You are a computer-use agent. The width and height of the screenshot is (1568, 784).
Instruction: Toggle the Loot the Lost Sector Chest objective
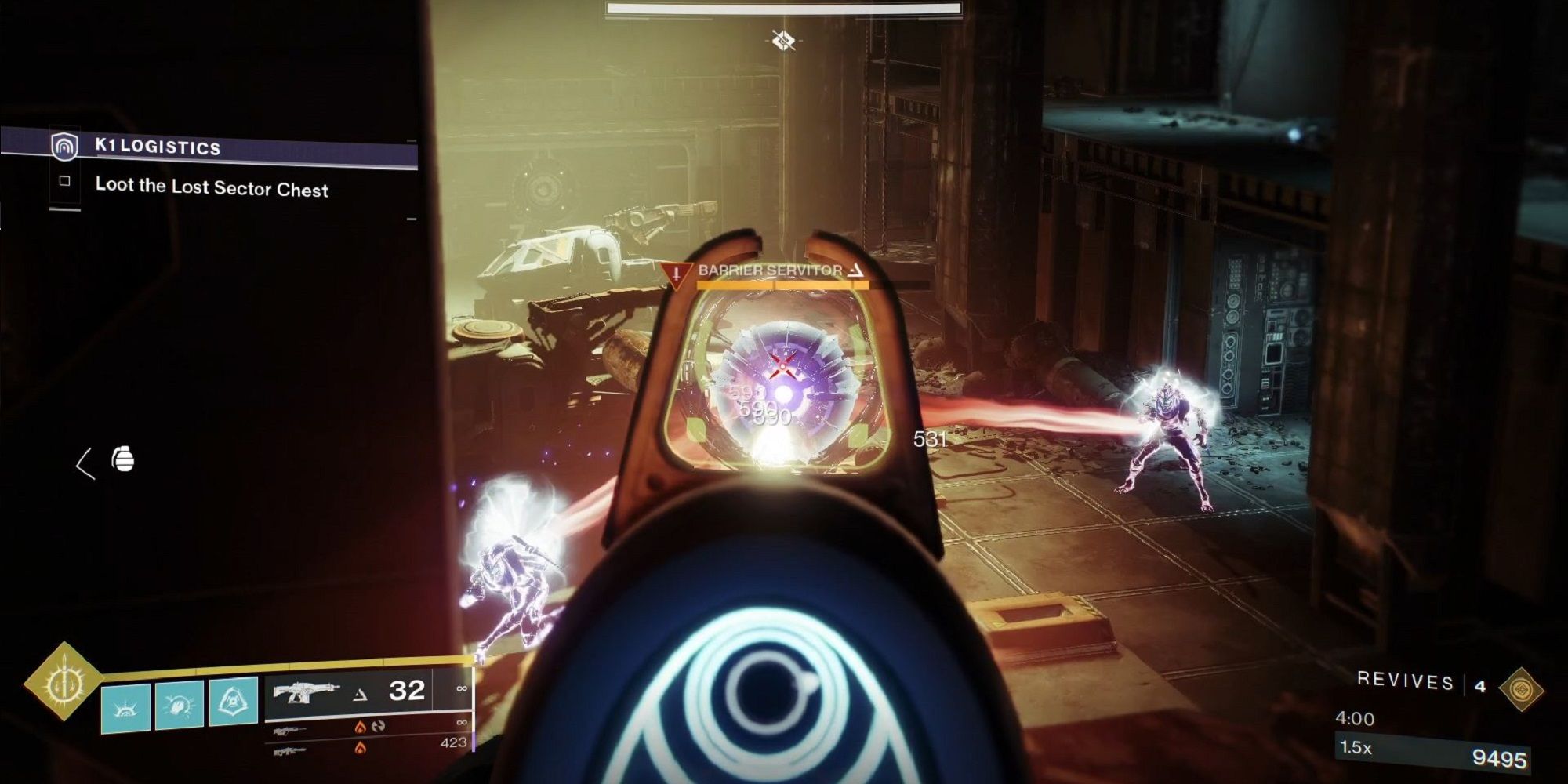tap(66, 183)
